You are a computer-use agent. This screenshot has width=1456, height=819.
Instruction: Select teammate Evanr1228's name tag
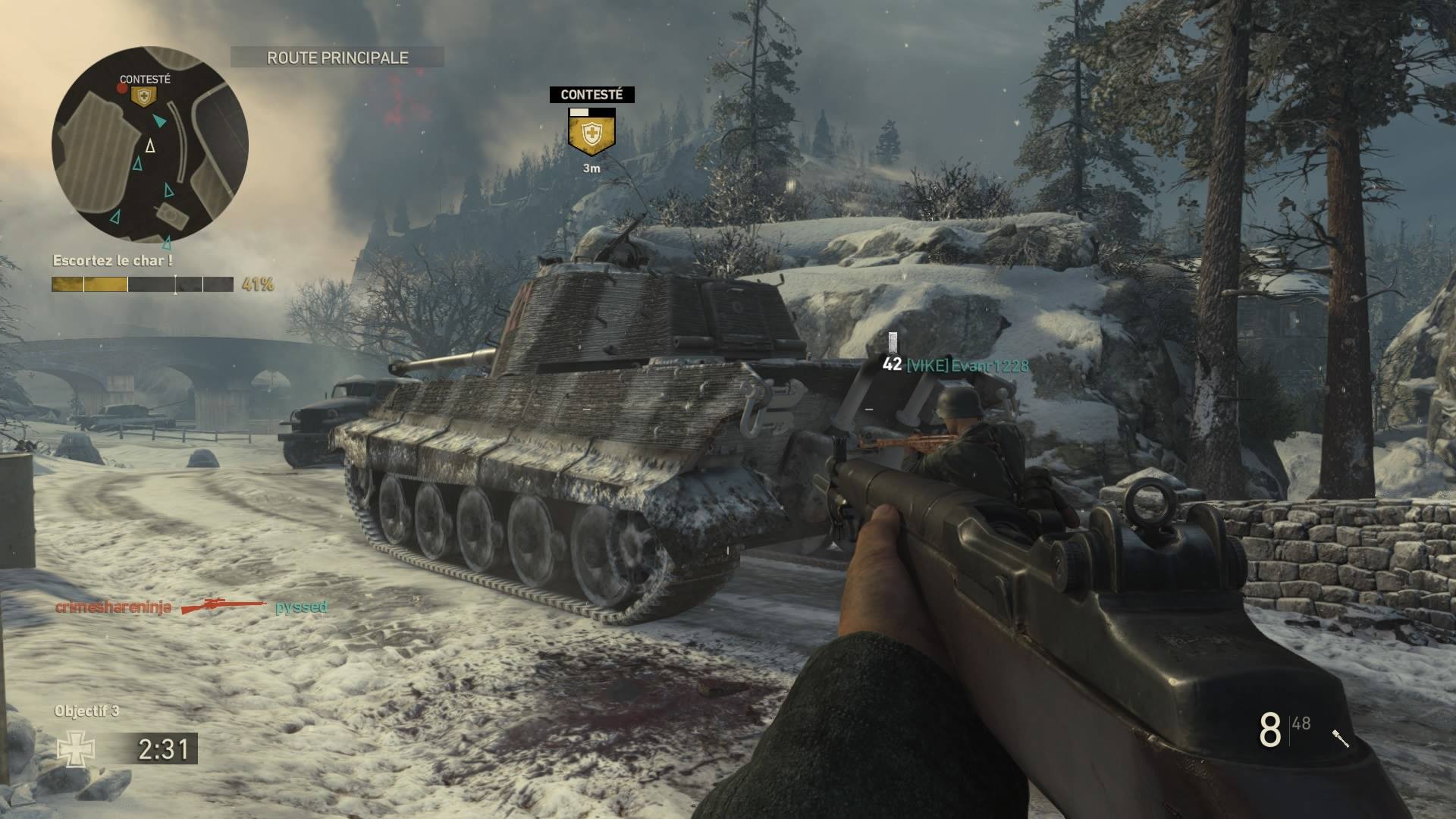tap(968, 366)
